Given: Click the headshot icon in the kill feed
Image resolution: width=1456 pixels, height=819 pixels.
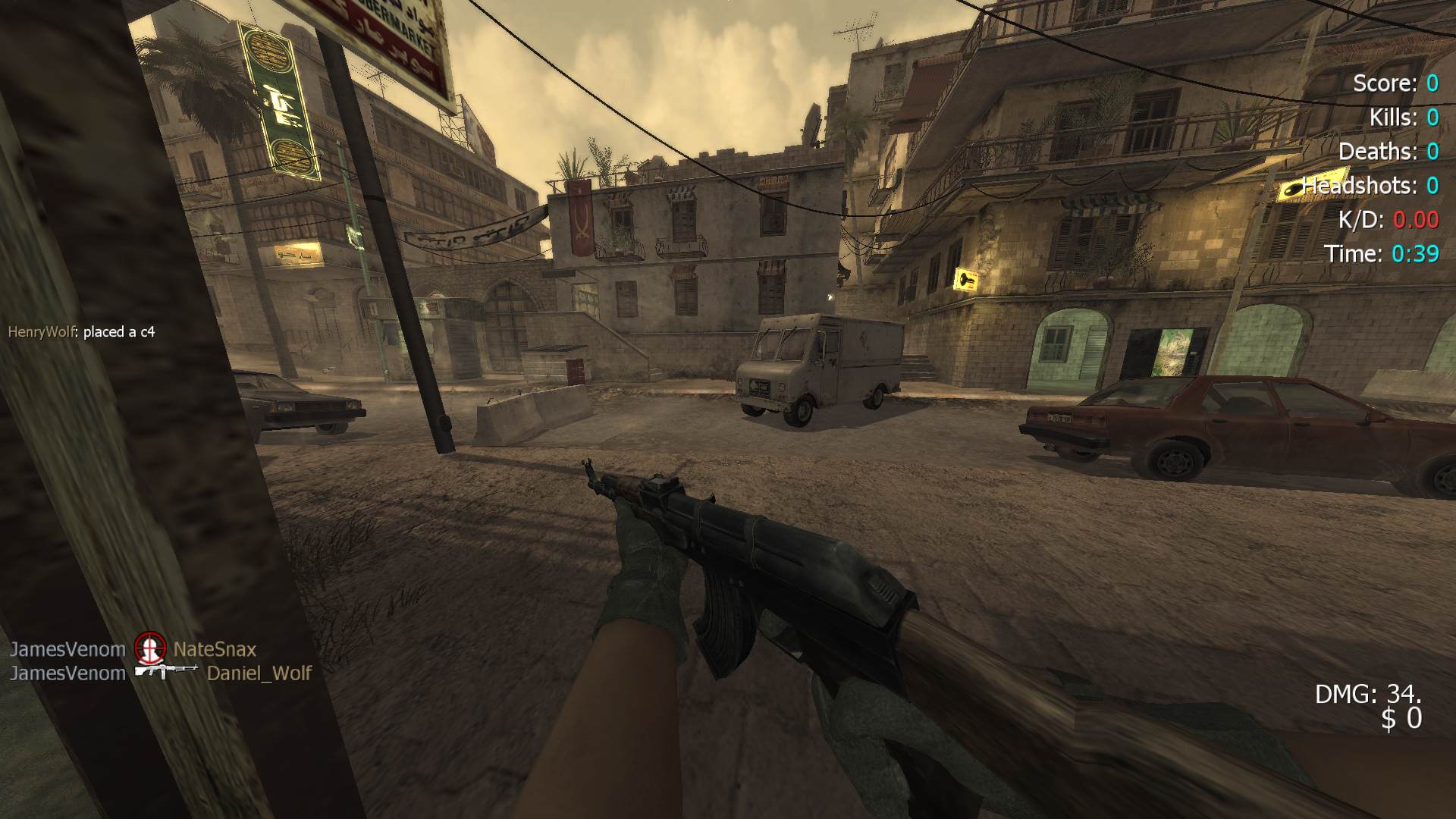Looking at the screenshot, I should click(x=149, y=648).
